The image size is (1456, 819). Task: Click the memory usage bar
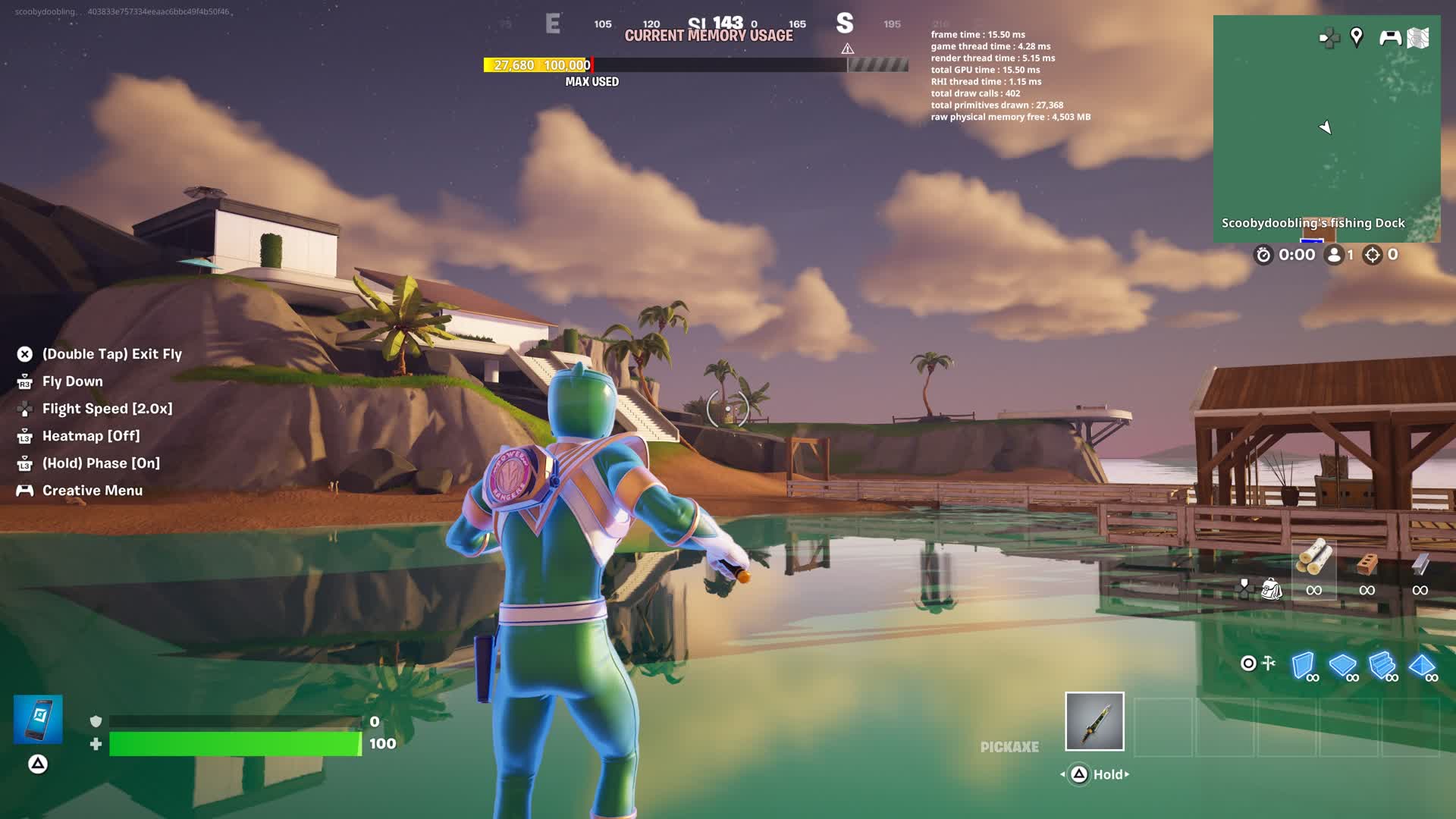695,65
